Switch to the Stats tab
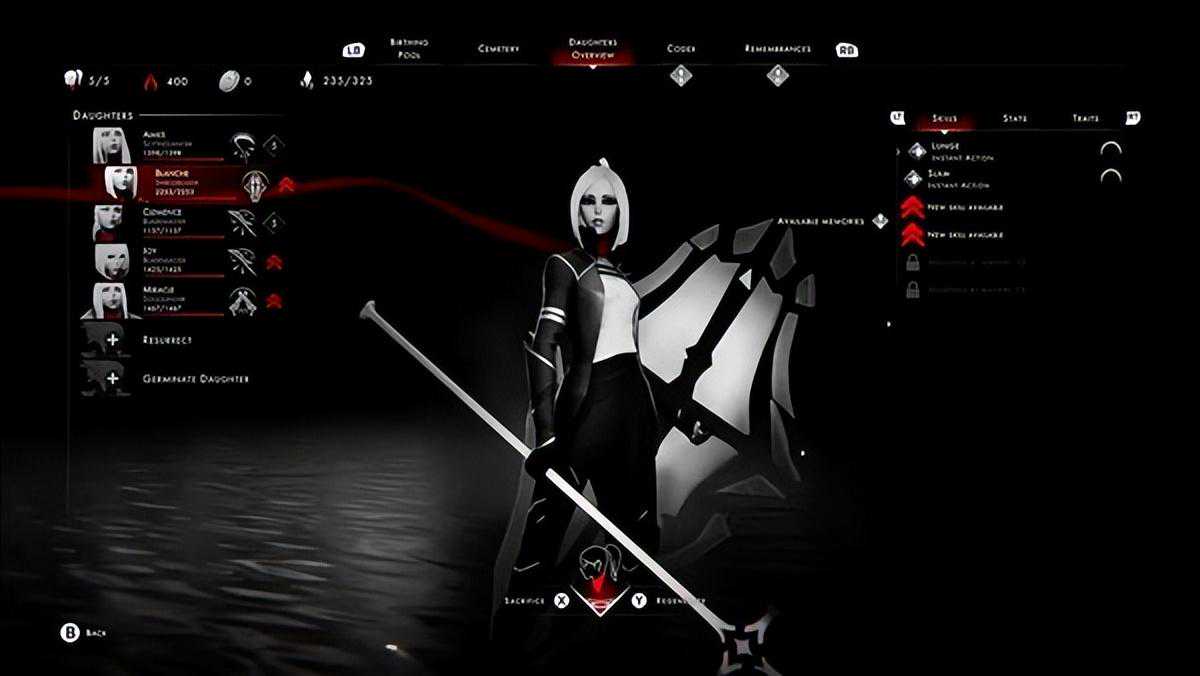The height and width of the screenshot is (676, 1200). [1014, 118]
